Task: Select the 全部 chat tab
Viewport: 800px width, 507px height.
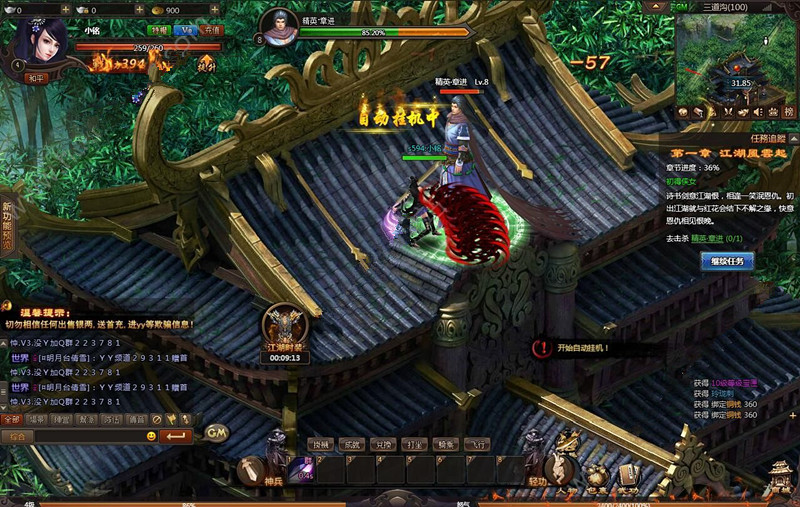Action: [12, 419]
